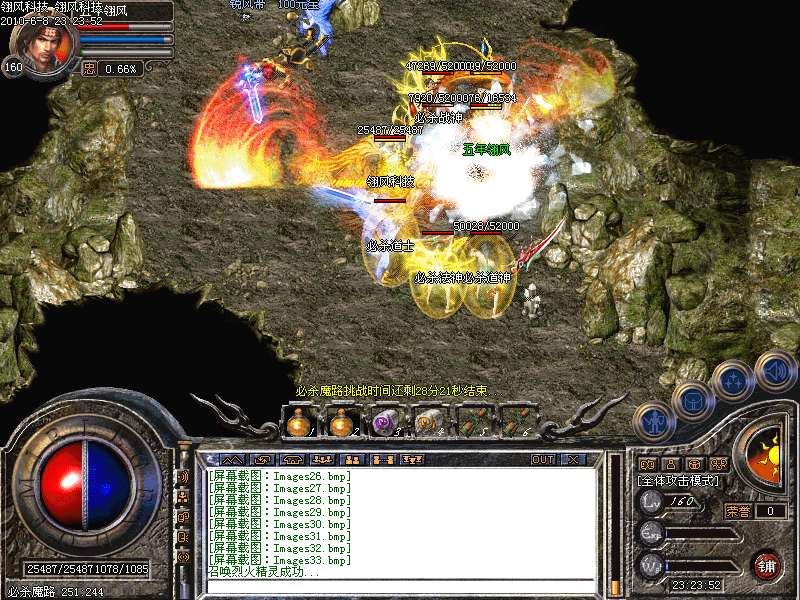This screenshot has width=800, height=600.
Task: Close the chat panel with the X button
Action: point(572,459)
